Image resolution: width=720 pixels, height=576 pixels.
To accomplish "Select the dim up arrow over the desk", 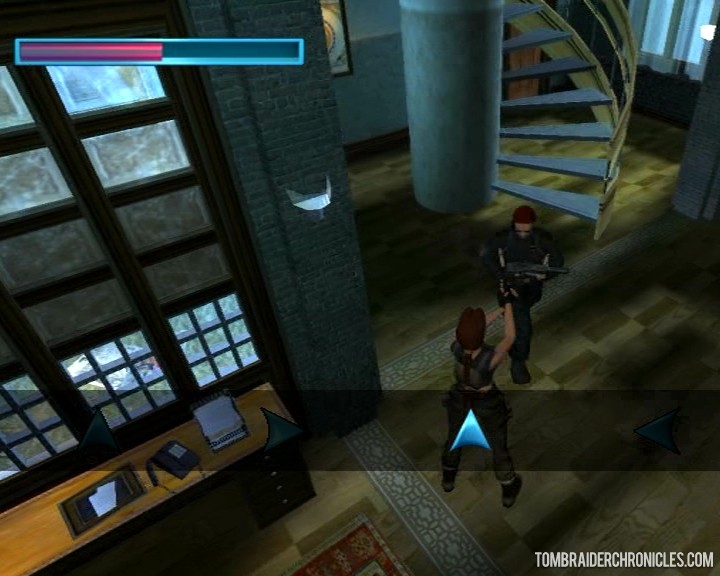I will point(98,432).
